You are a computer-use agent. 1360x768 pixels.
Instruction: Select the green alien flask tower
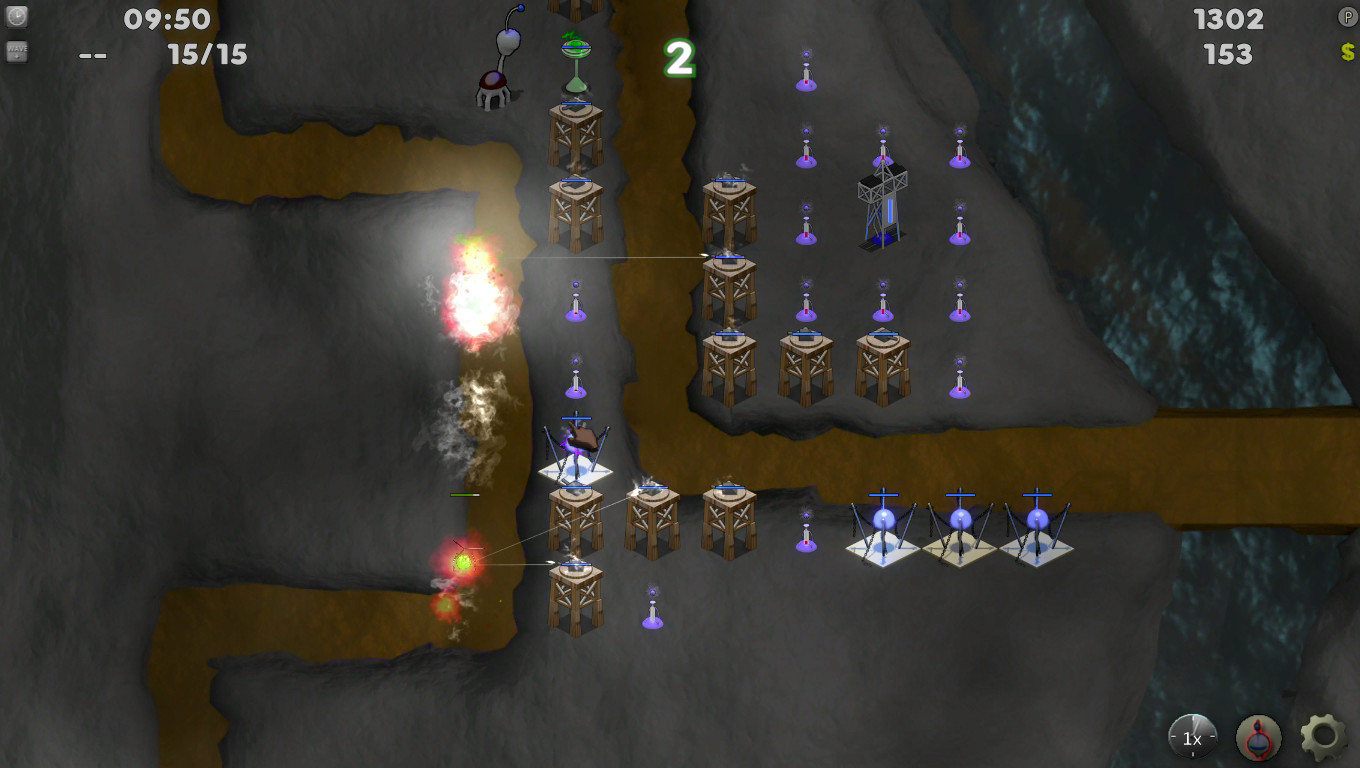[x=573, y=50]
